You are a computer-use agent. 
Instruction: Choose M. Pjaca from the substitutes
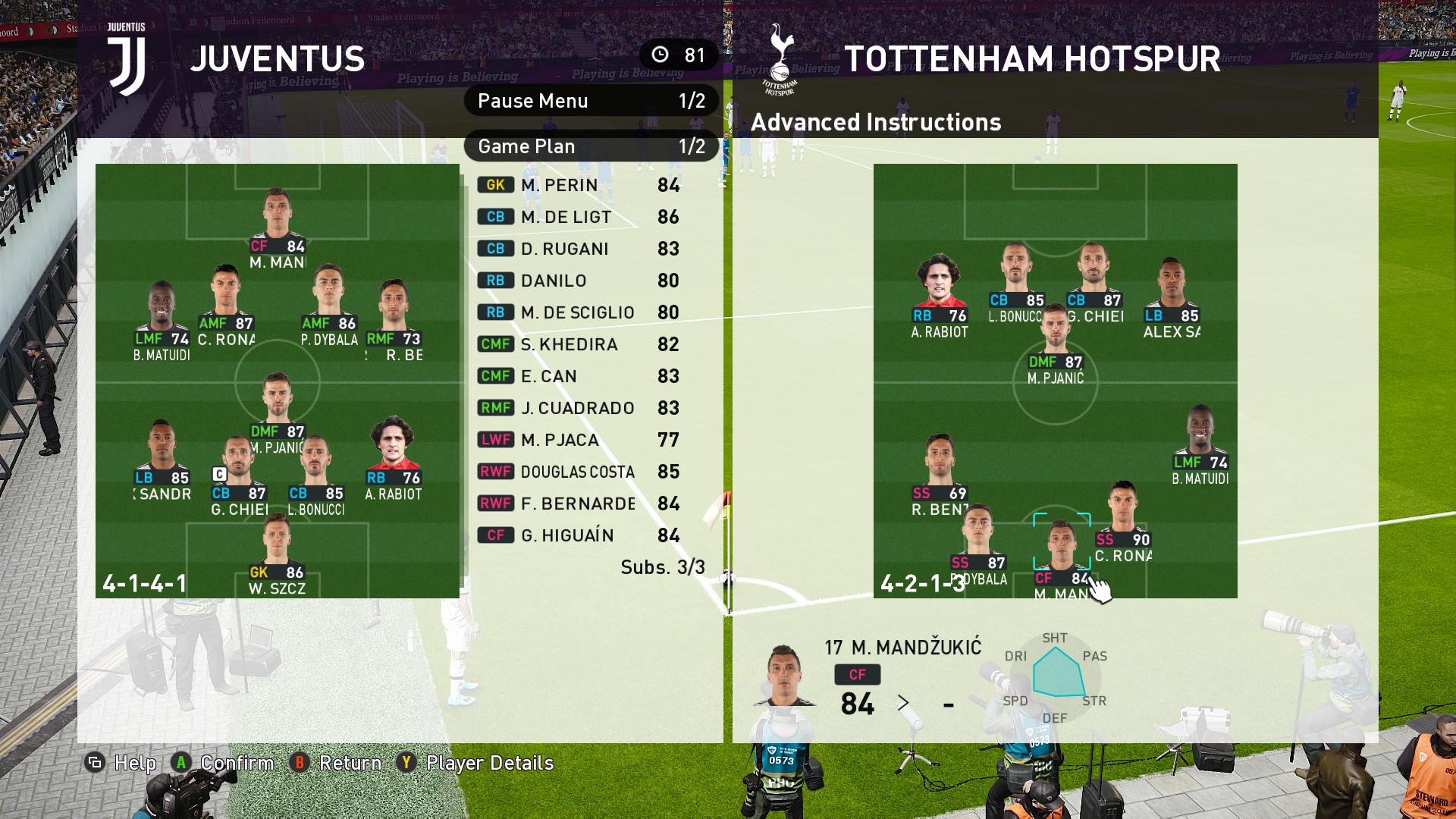pyautogui.click(x=578, y=440)
